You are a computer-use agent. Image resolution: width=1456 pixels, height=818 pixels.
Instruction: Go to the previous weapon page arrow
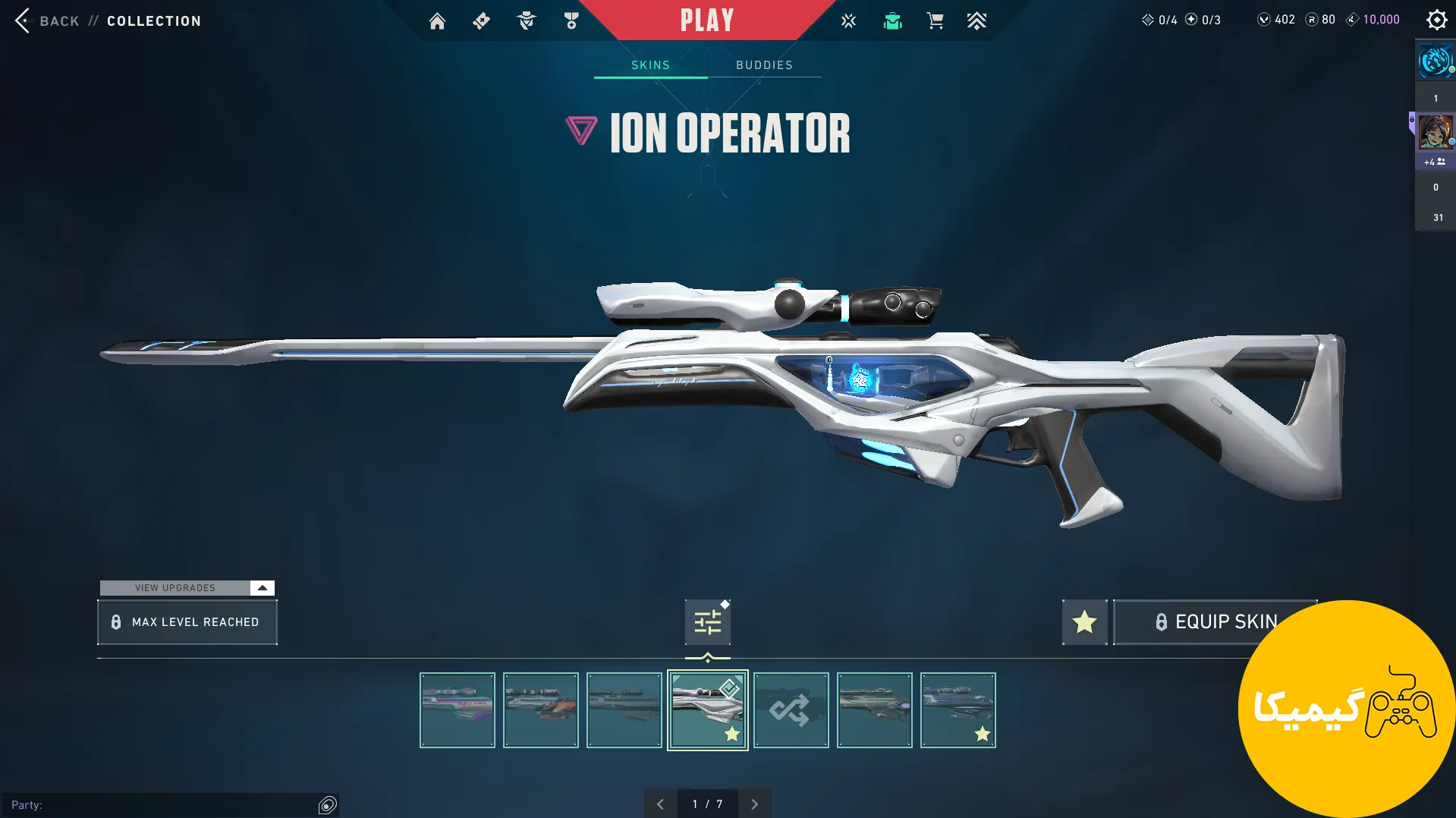pos(660,804)
